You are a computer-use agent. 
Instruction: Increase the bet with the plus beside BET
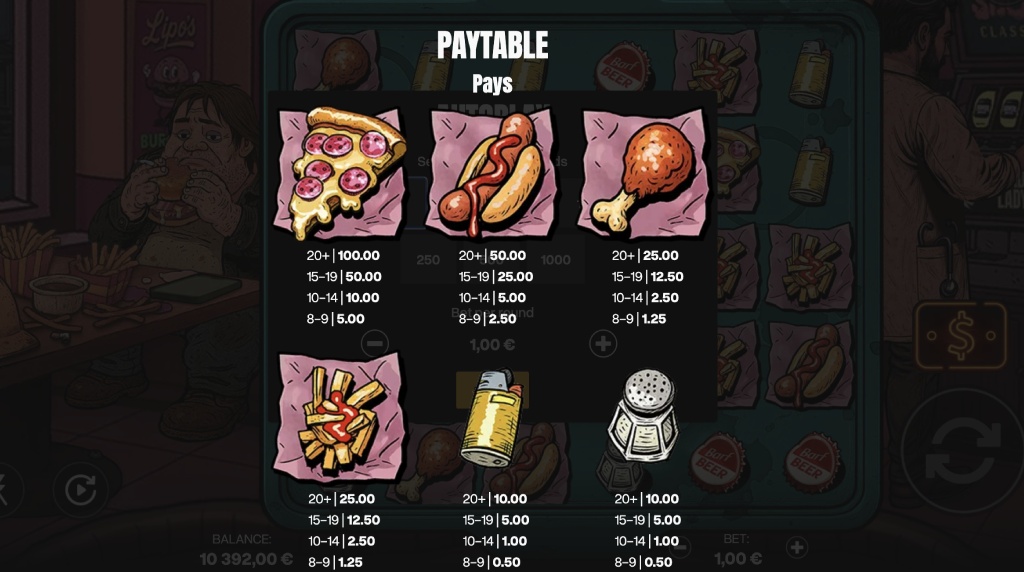click(796, 547)
